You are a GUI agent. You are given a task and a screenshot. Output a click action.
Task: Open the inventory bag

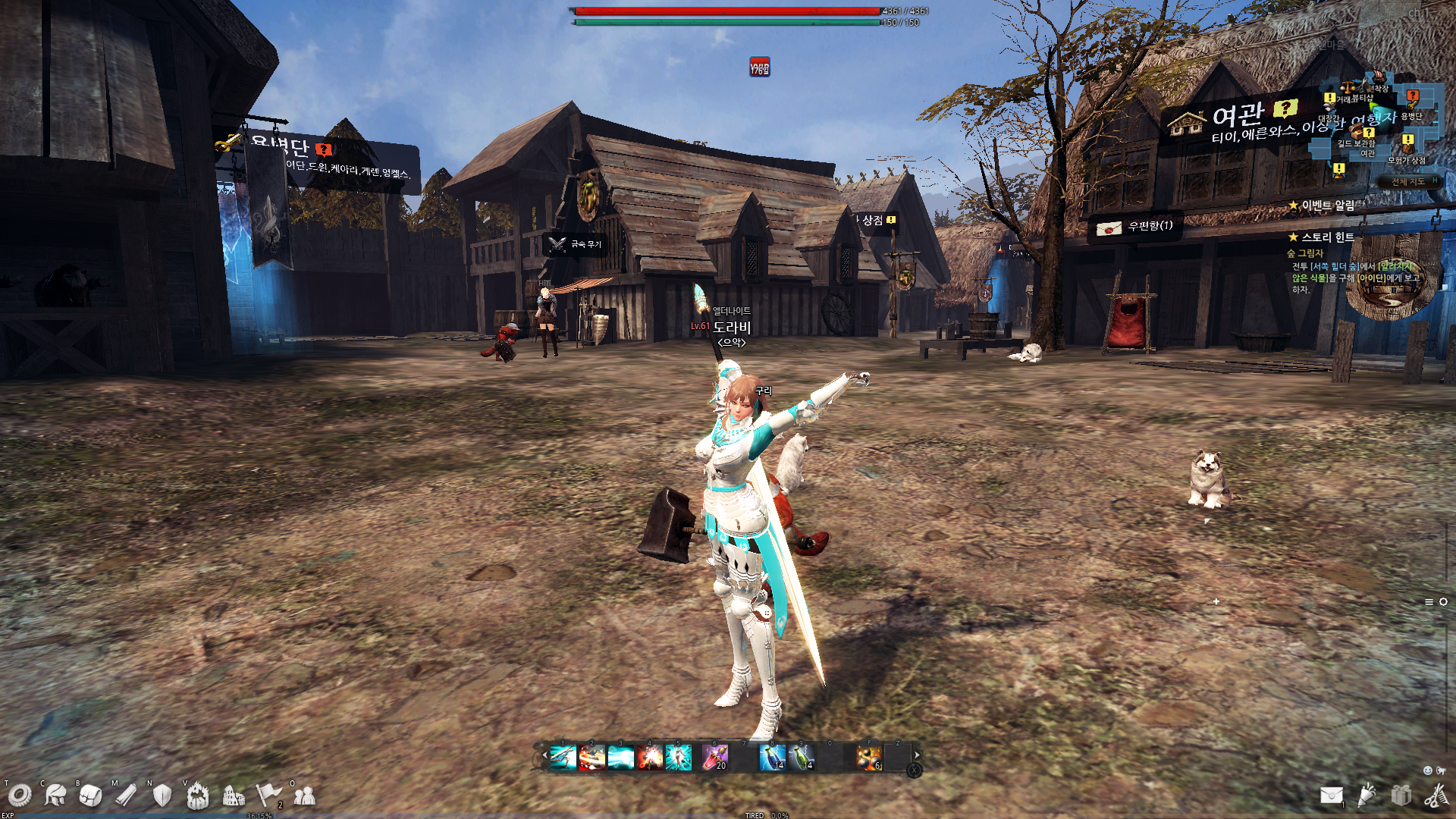pyautogui.click(x=90, y=795)
